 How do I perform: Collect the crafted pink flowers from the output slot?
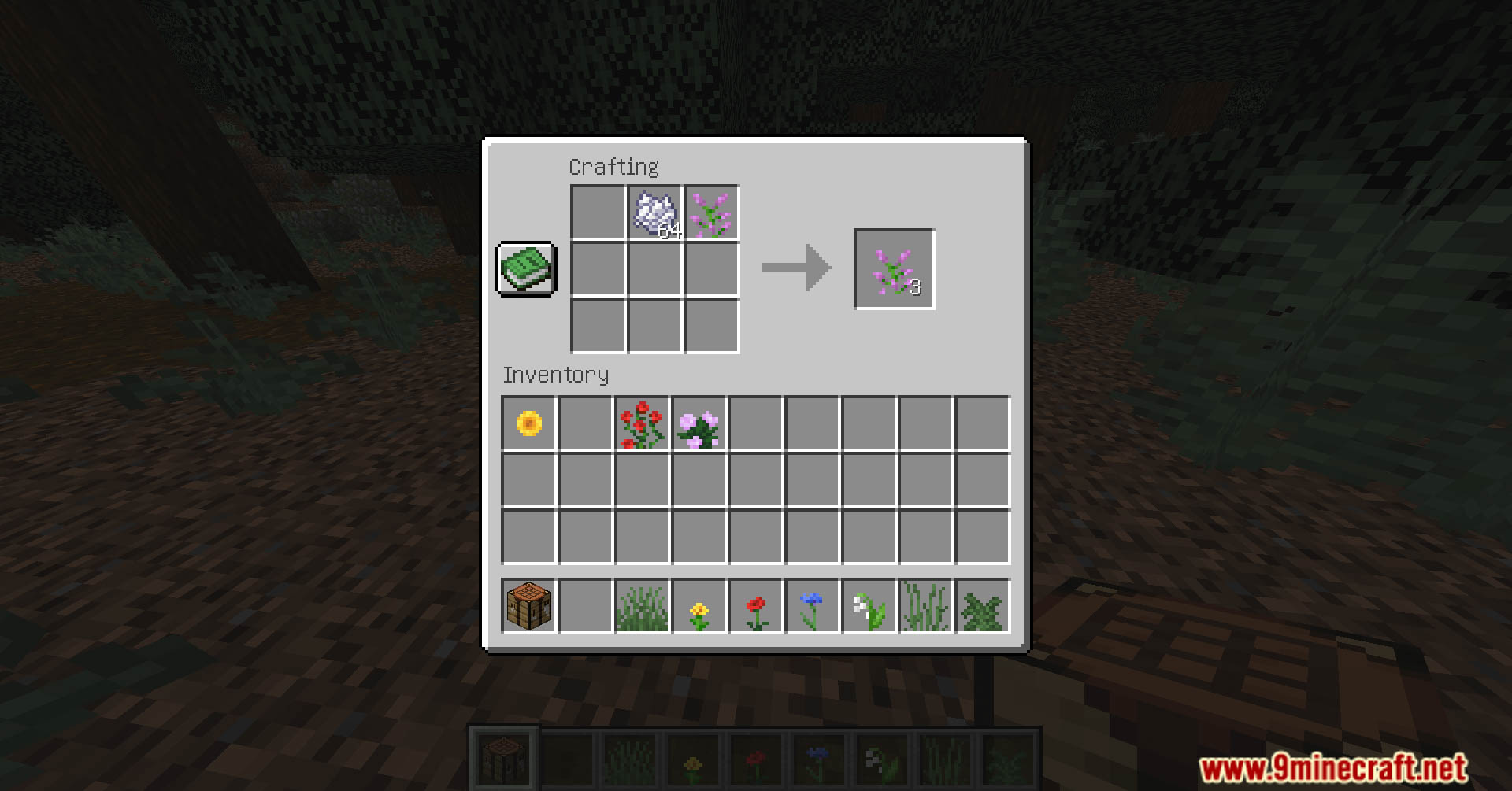(x=894, y=268)
